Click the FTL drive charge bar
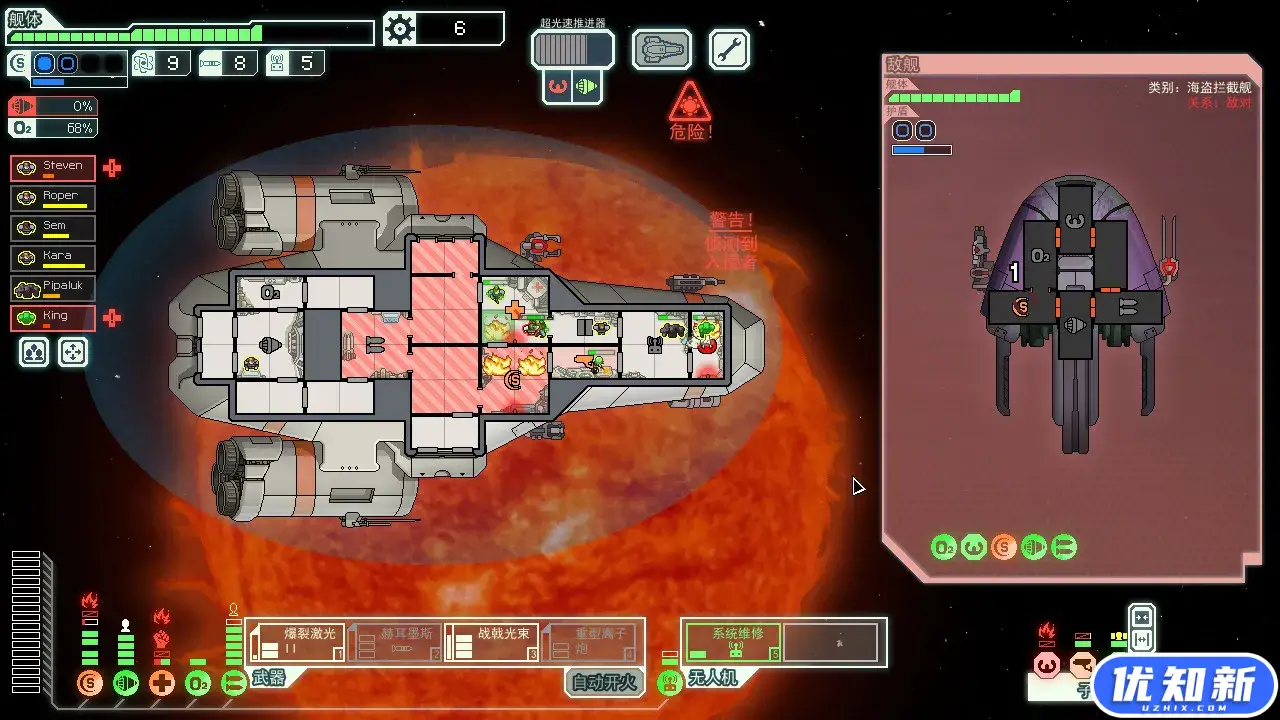The image size is (1280, 720). [x=572, y=48]
